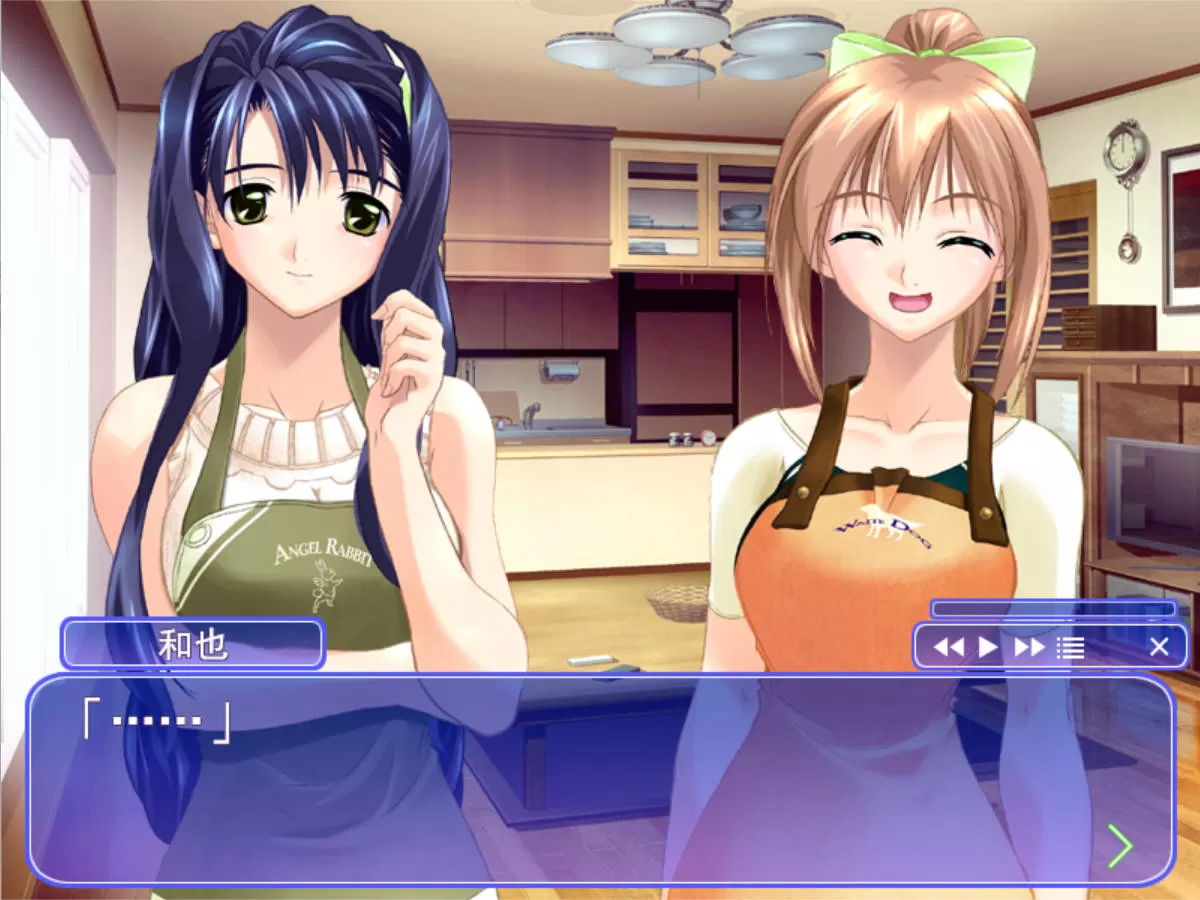Hide the message window with the X
The height and width of the screenshot is (900, 1200).
pyautogui.click(x=1158, y=647)
